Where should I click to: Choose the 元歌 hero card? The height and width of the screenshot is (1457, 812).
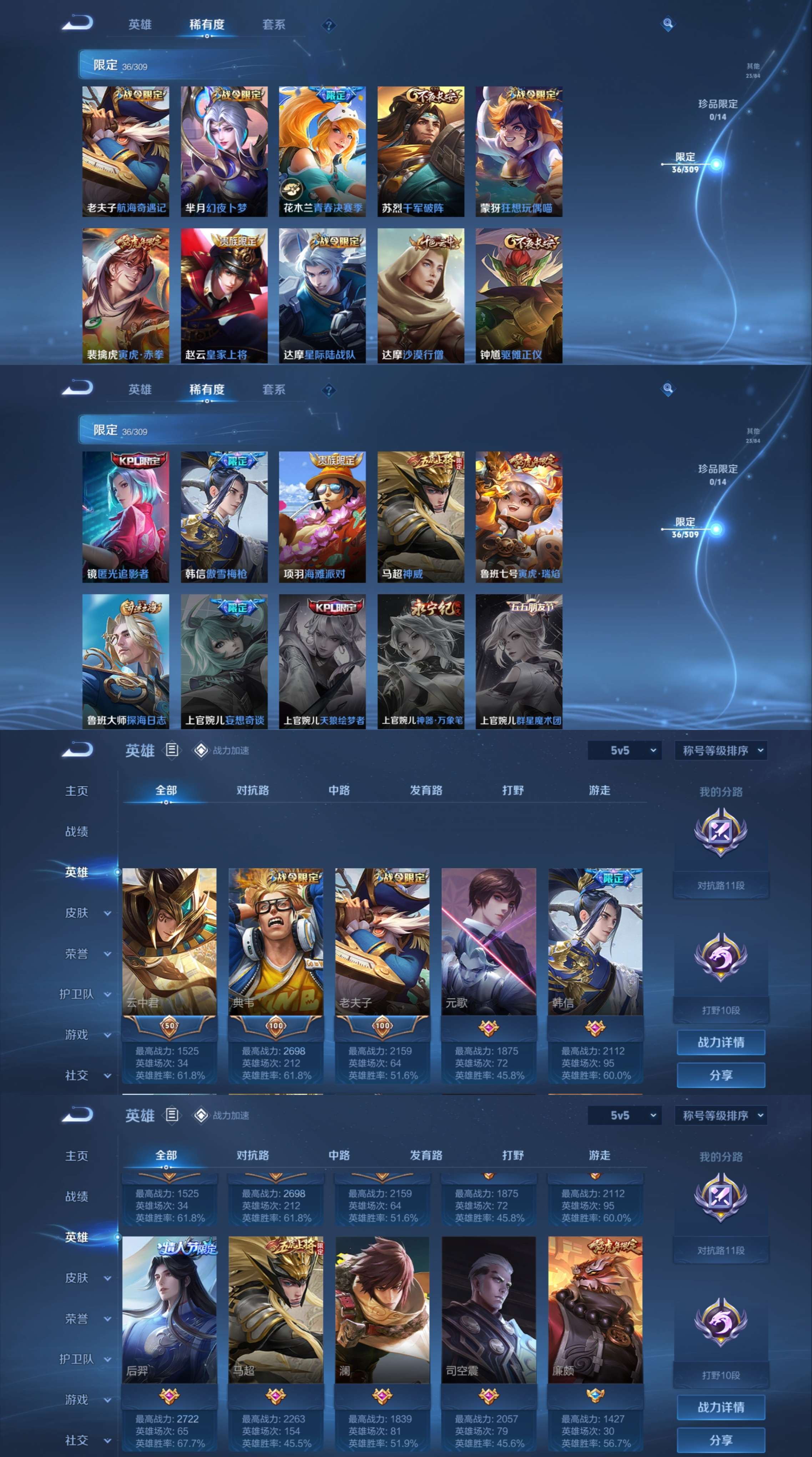click(489, 941)
